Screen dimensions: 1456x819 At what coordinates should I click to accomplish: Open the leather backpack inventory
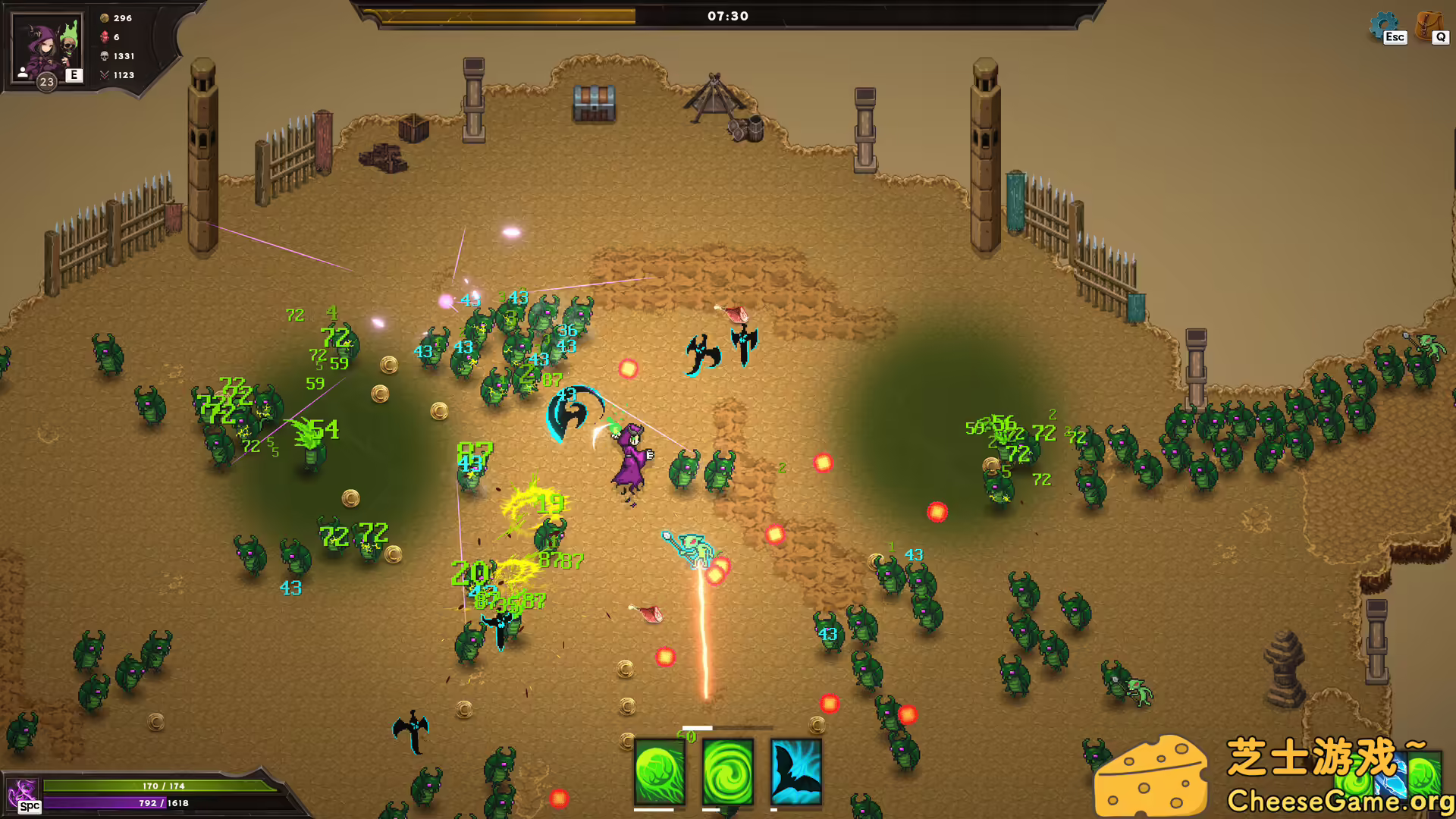point(1429,26)
